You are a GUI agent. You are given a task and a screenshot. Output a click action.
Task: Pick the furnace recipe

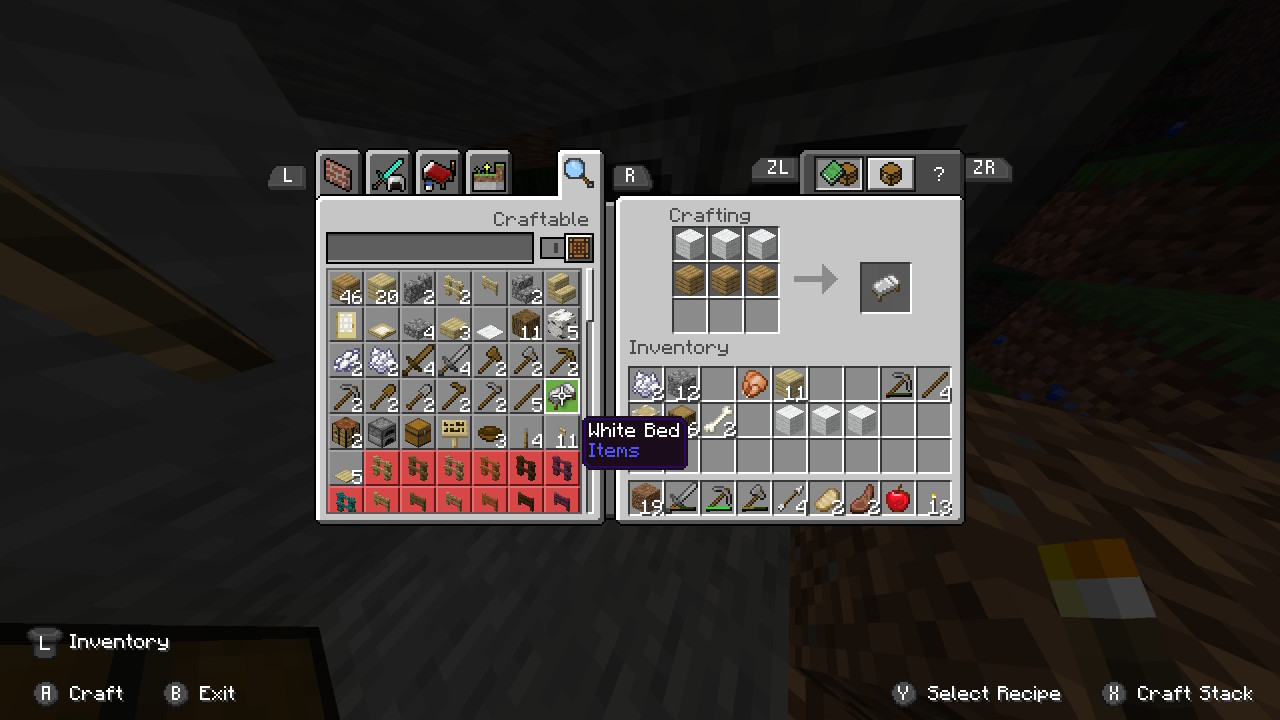coord(381,433)
